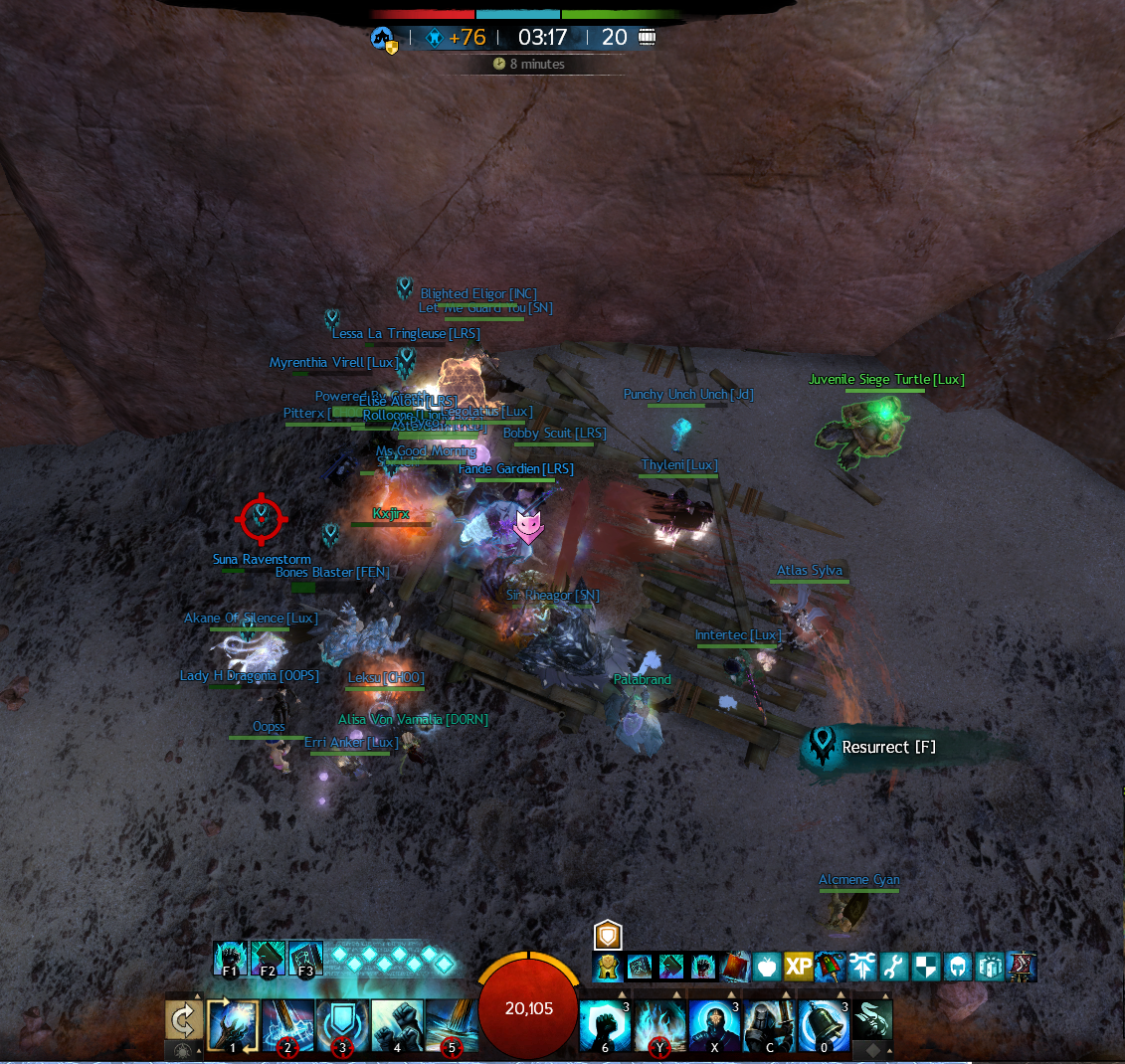Check the apple food buff icon
Screen dimensions: 1125x1064
click(766, 967)
